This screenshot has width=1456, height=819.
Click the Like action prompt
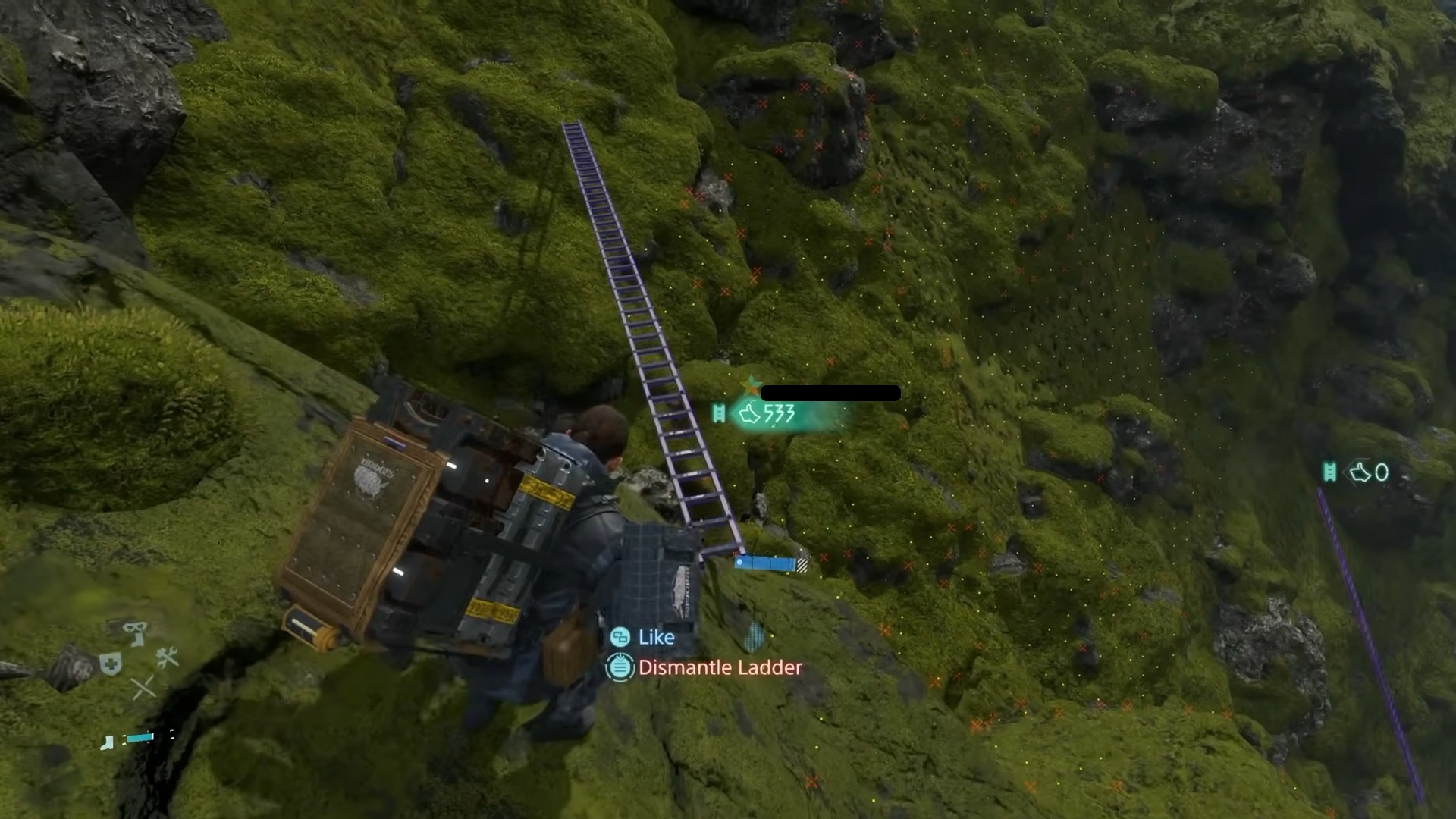(656, 637)
